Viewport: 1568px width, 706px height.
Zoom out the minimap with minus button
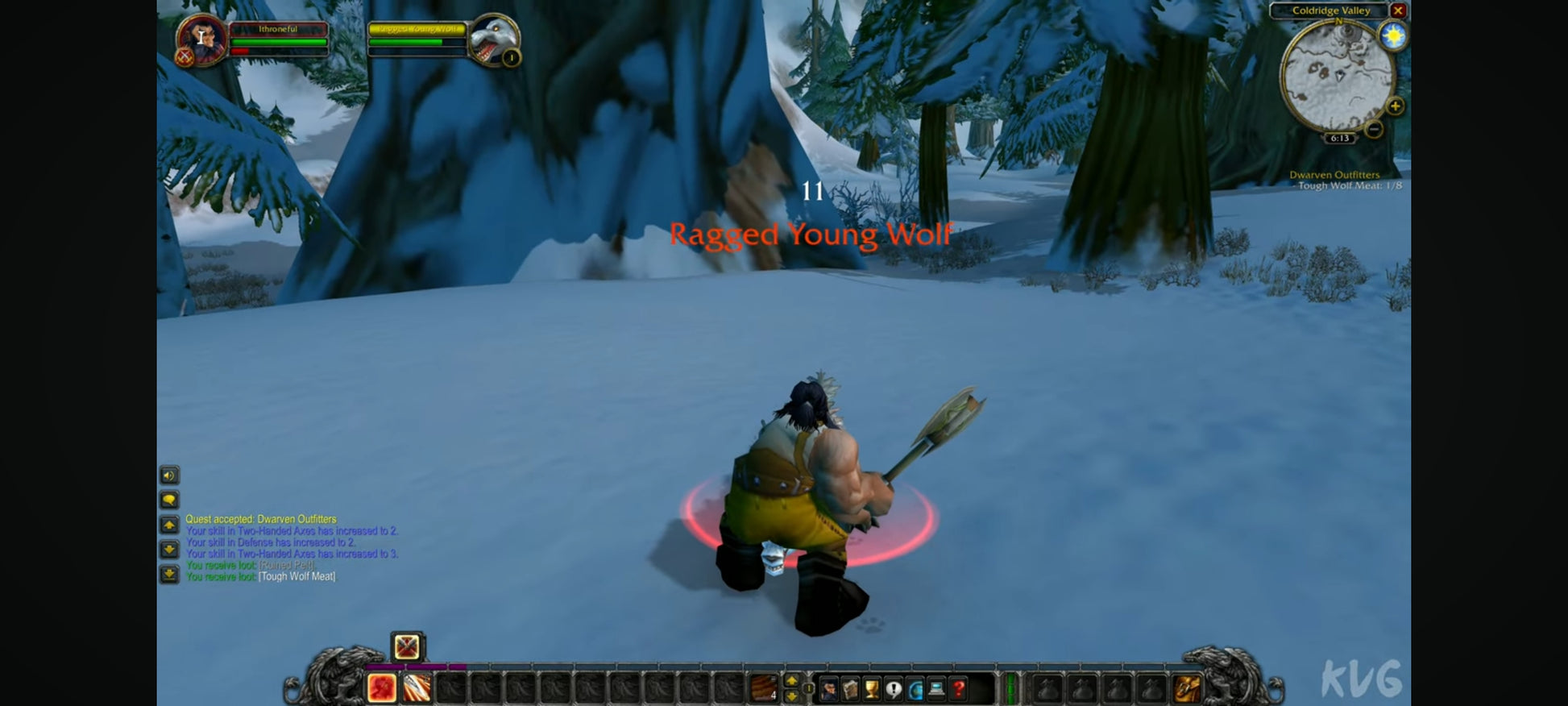1374,129
